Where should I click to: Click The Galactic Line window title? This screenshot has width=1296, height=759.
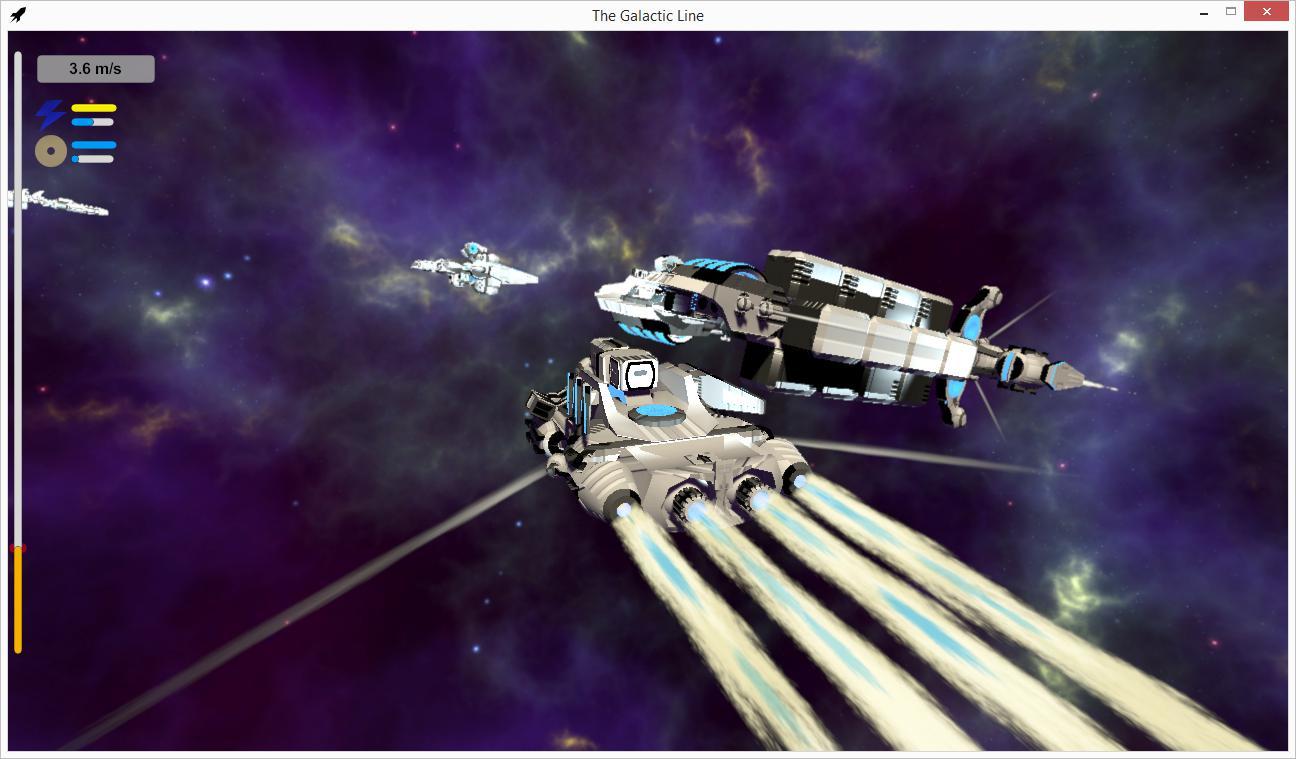[647, 15]
